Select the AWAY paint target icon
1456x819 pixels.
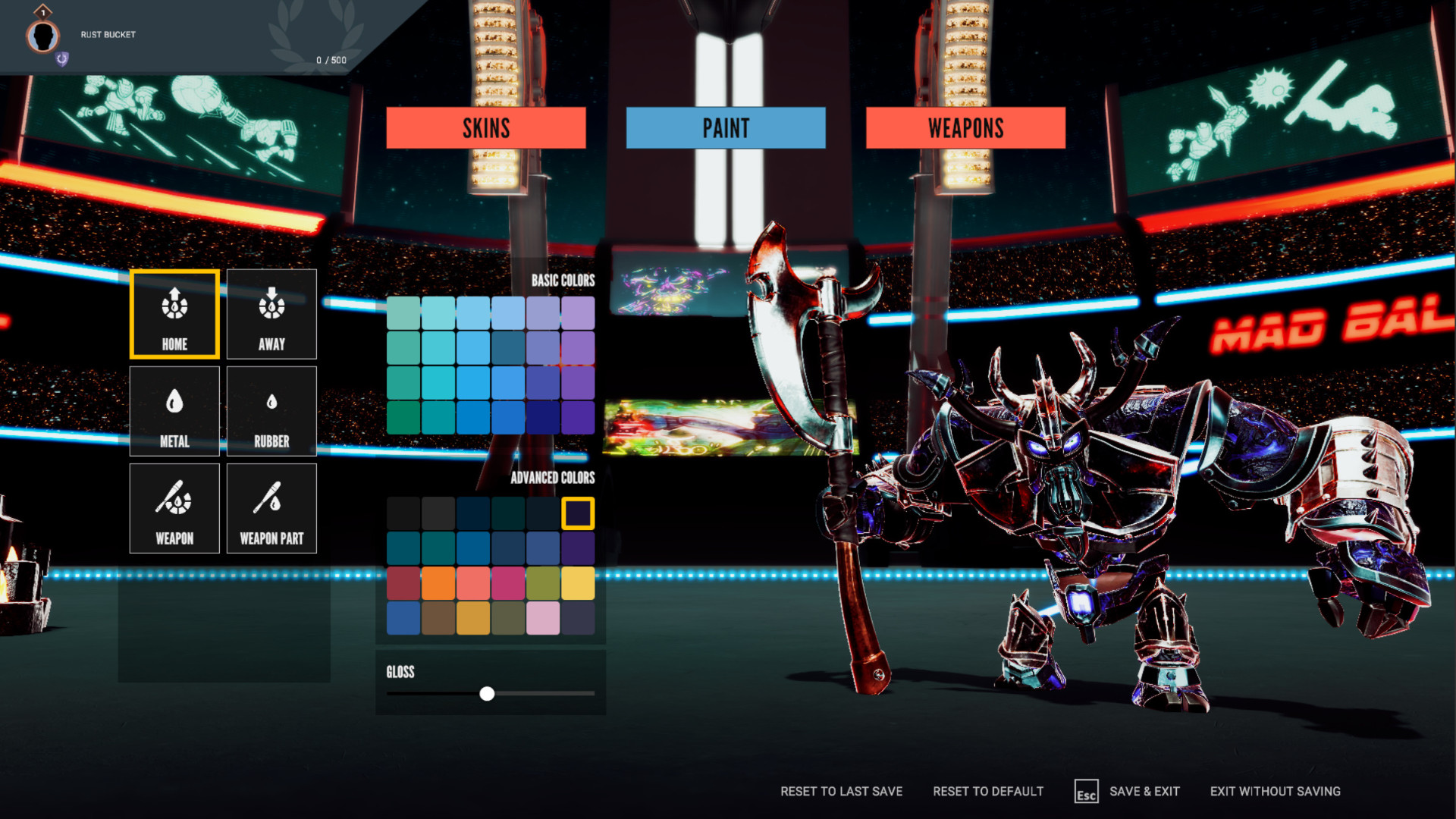point(271,313)
